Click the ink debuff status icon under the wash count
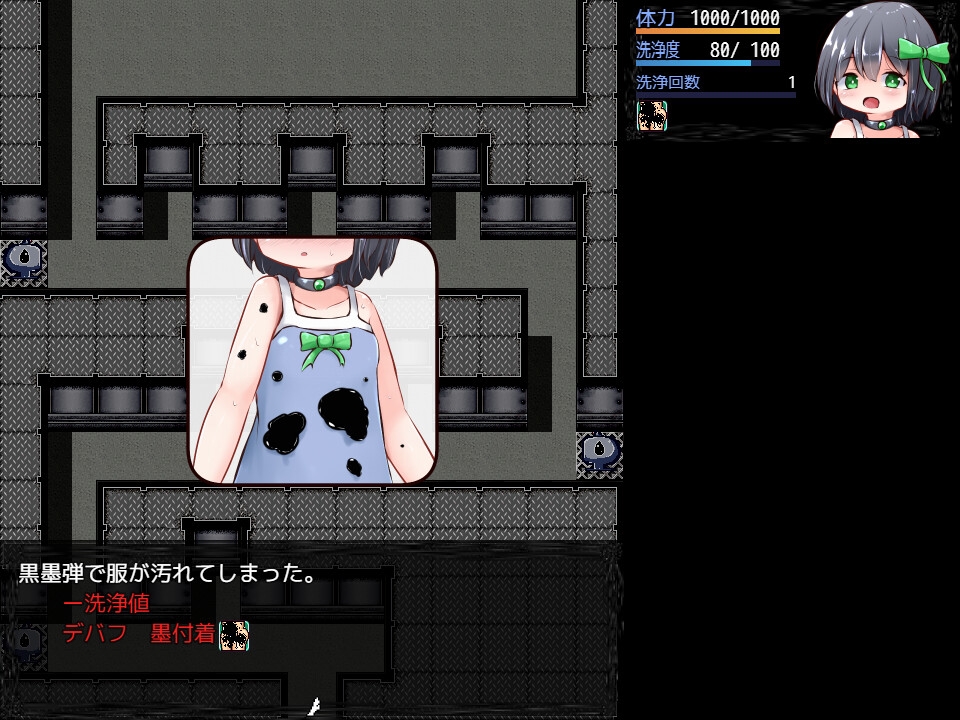Image resolution: width=960 pixels, height=720 pixels. [652, 116]
